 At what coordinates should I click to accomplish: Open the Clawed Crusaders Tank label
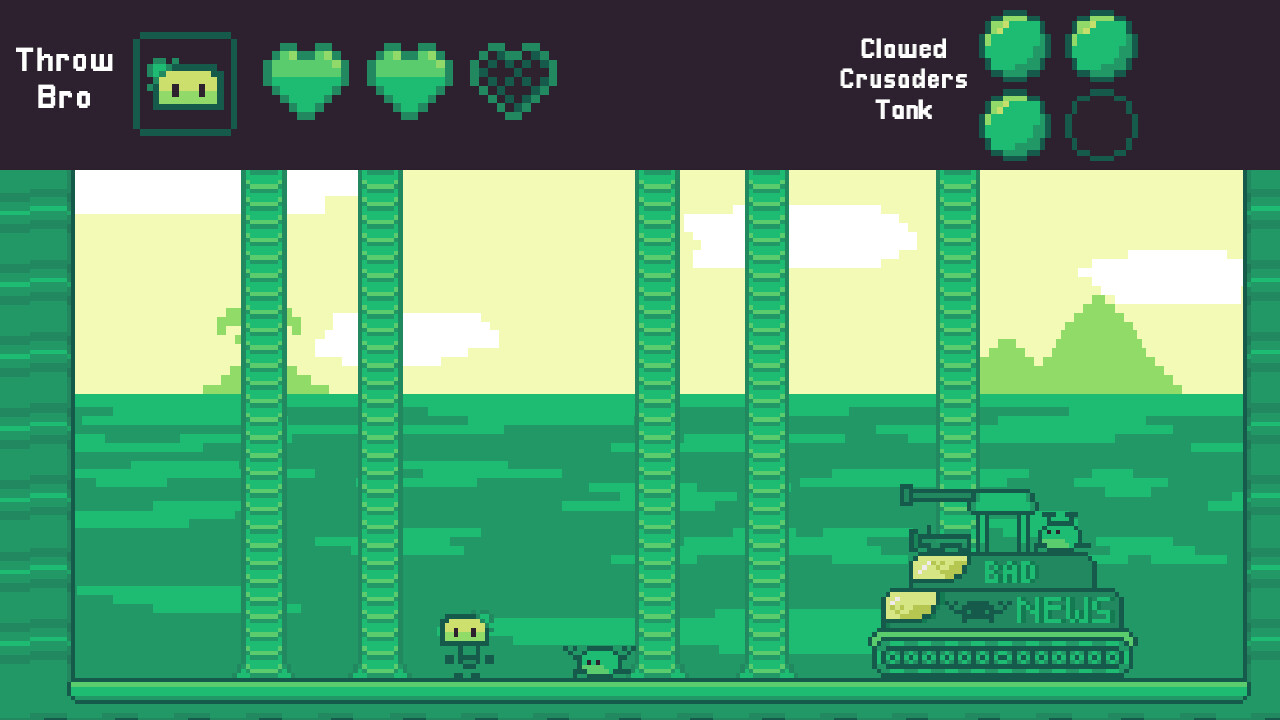click(x=903, y=80)
